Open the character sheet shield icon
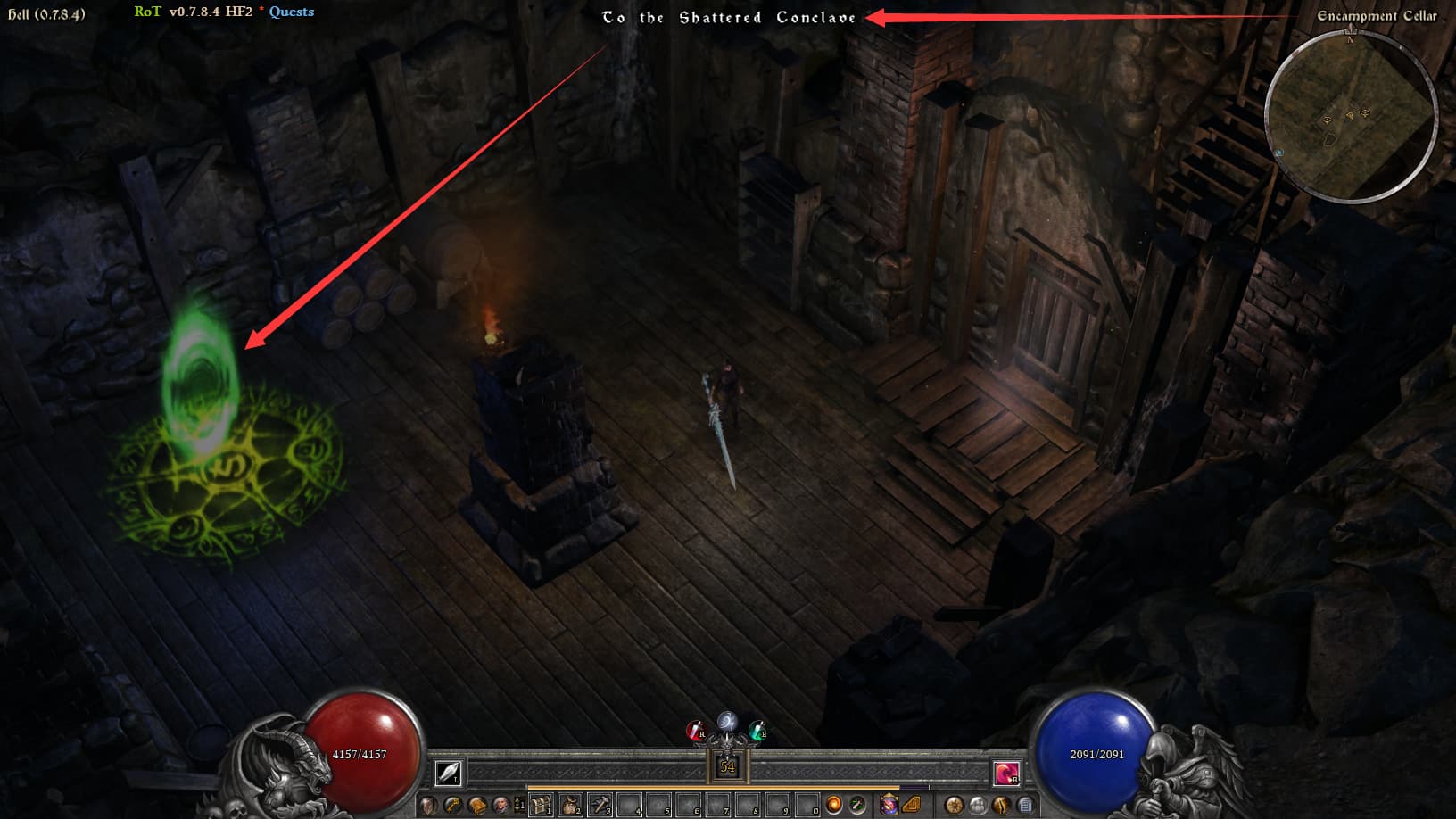This screenshot has height=819, width=1456. [x=429, y=806]
